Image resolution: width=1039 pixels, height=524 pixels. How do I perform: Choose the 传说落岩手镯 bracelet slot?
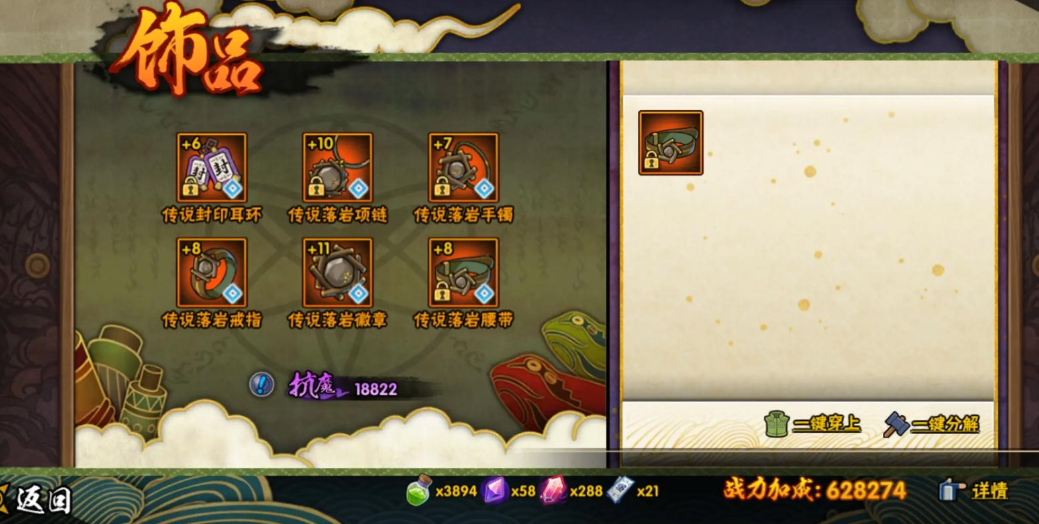(463, 168)
